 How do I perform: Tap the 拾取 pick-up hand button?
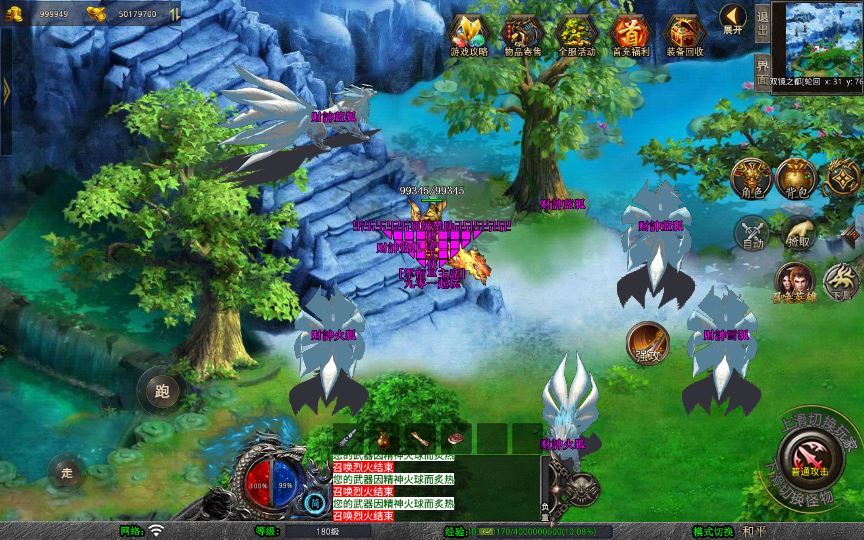797,233
